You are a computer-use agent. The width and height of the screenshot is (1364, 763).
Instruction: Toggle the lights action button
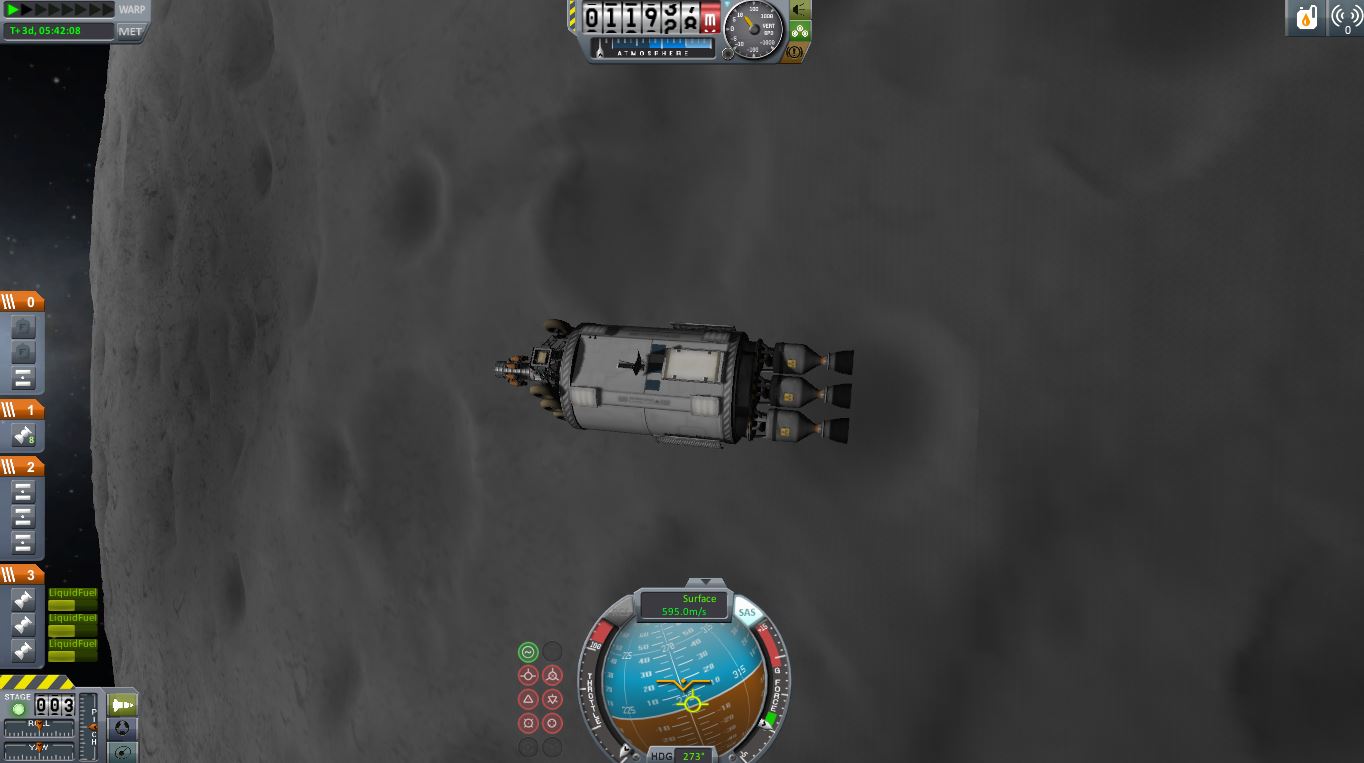point(800,10)
